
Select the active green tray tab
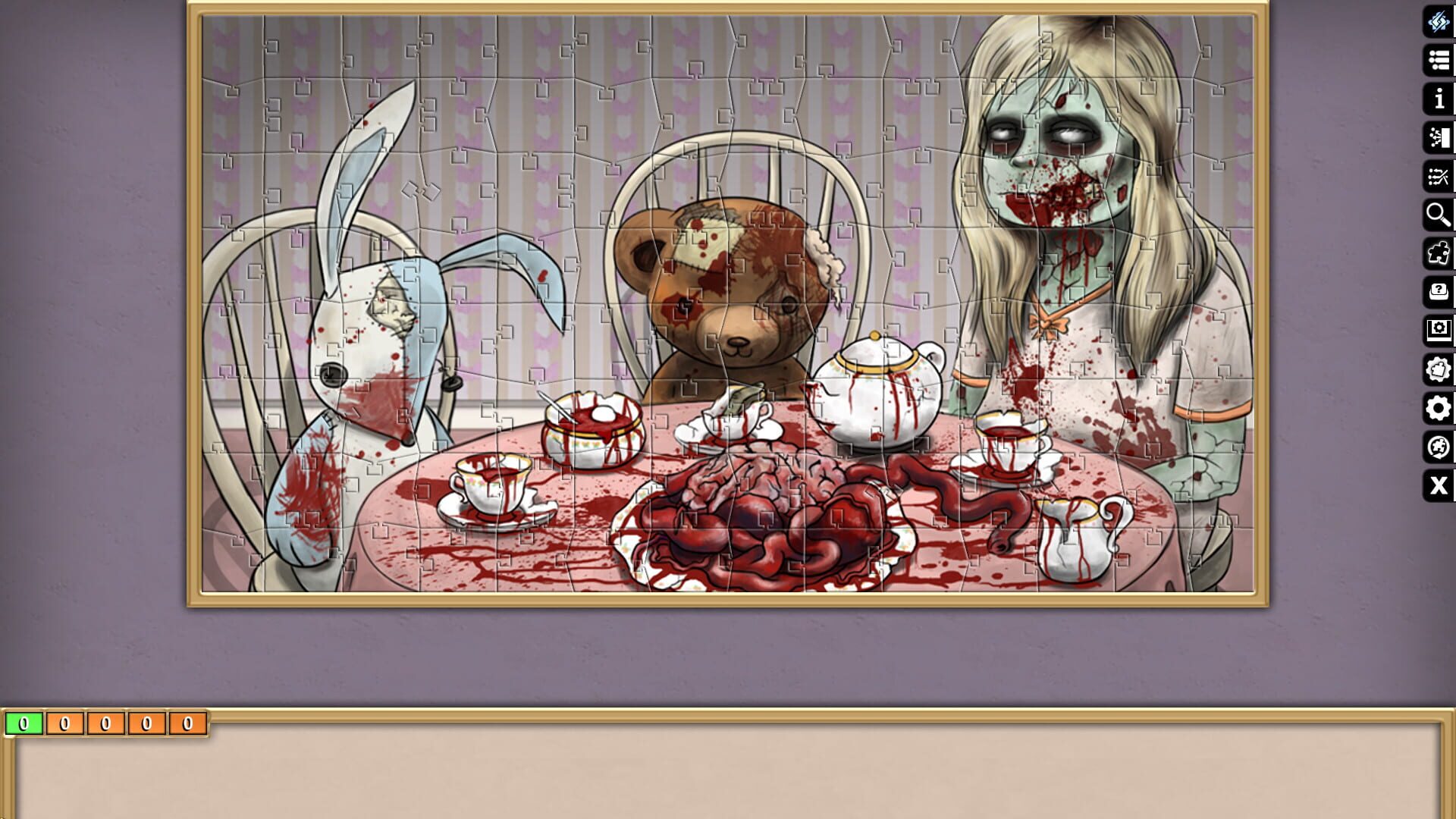click(x=23, y=724)
